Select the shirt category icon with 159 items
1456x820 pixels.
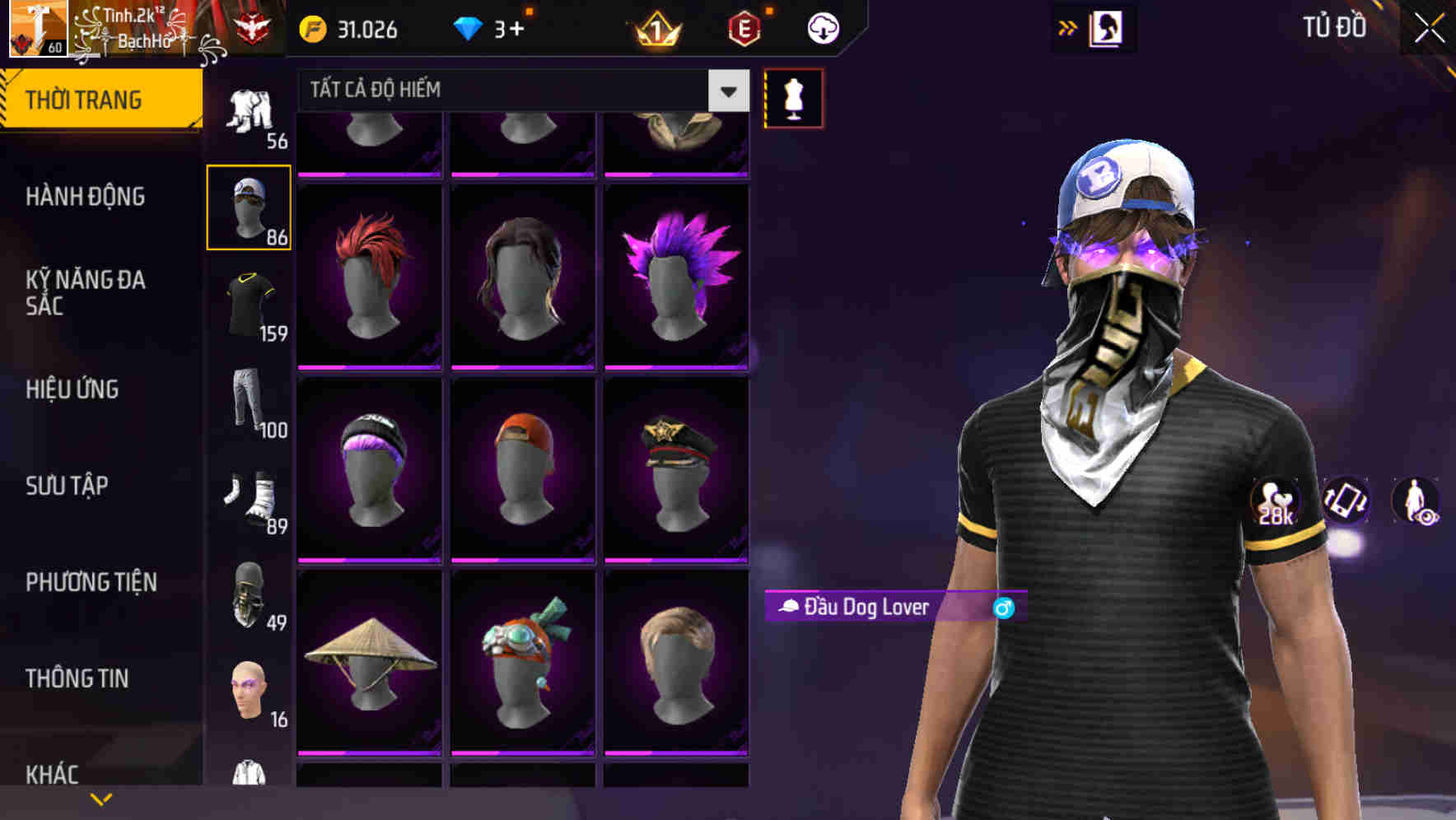[x=250, y=305]
